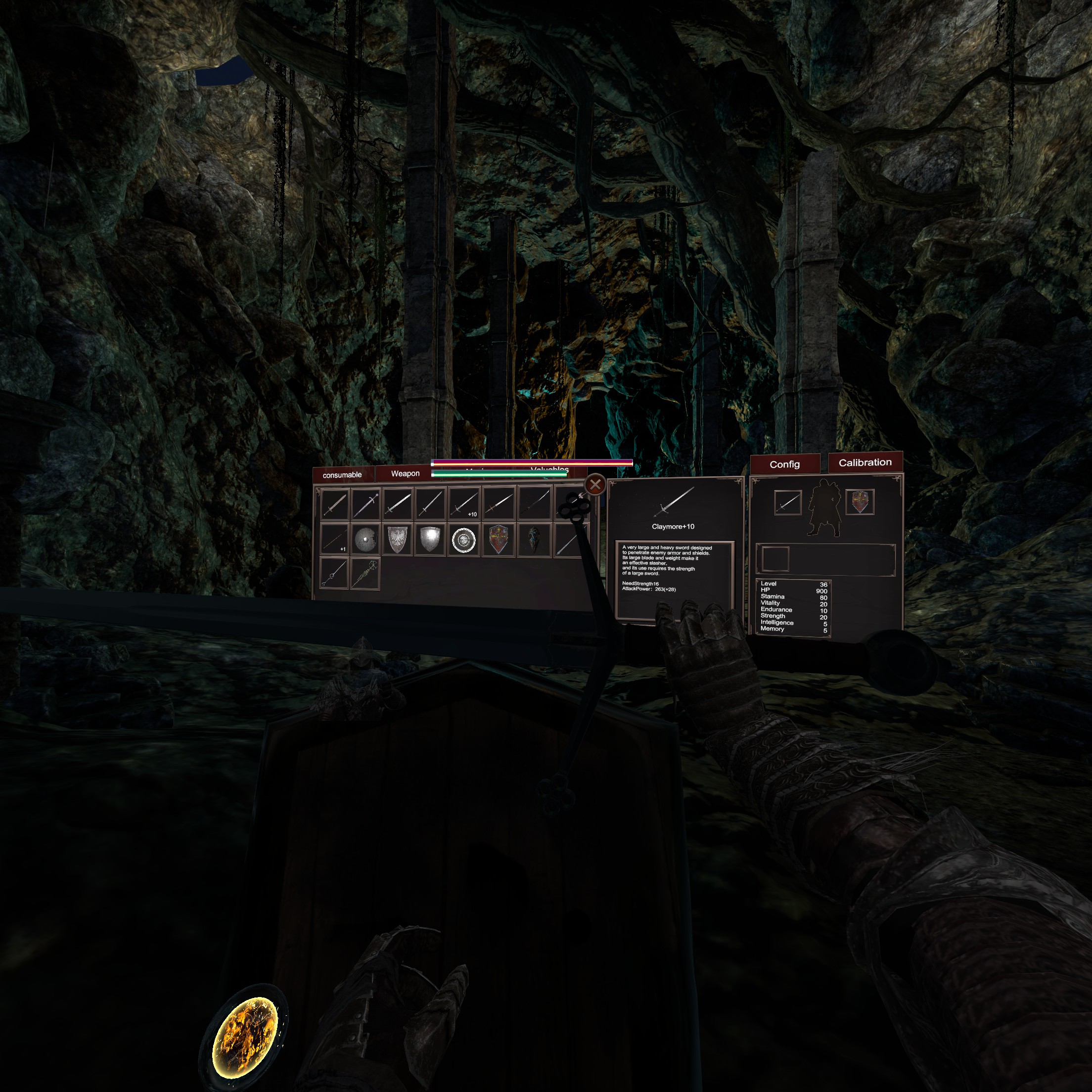
Task: Select the empty slot below the character silhouette
Action: [x=775, y=559]
